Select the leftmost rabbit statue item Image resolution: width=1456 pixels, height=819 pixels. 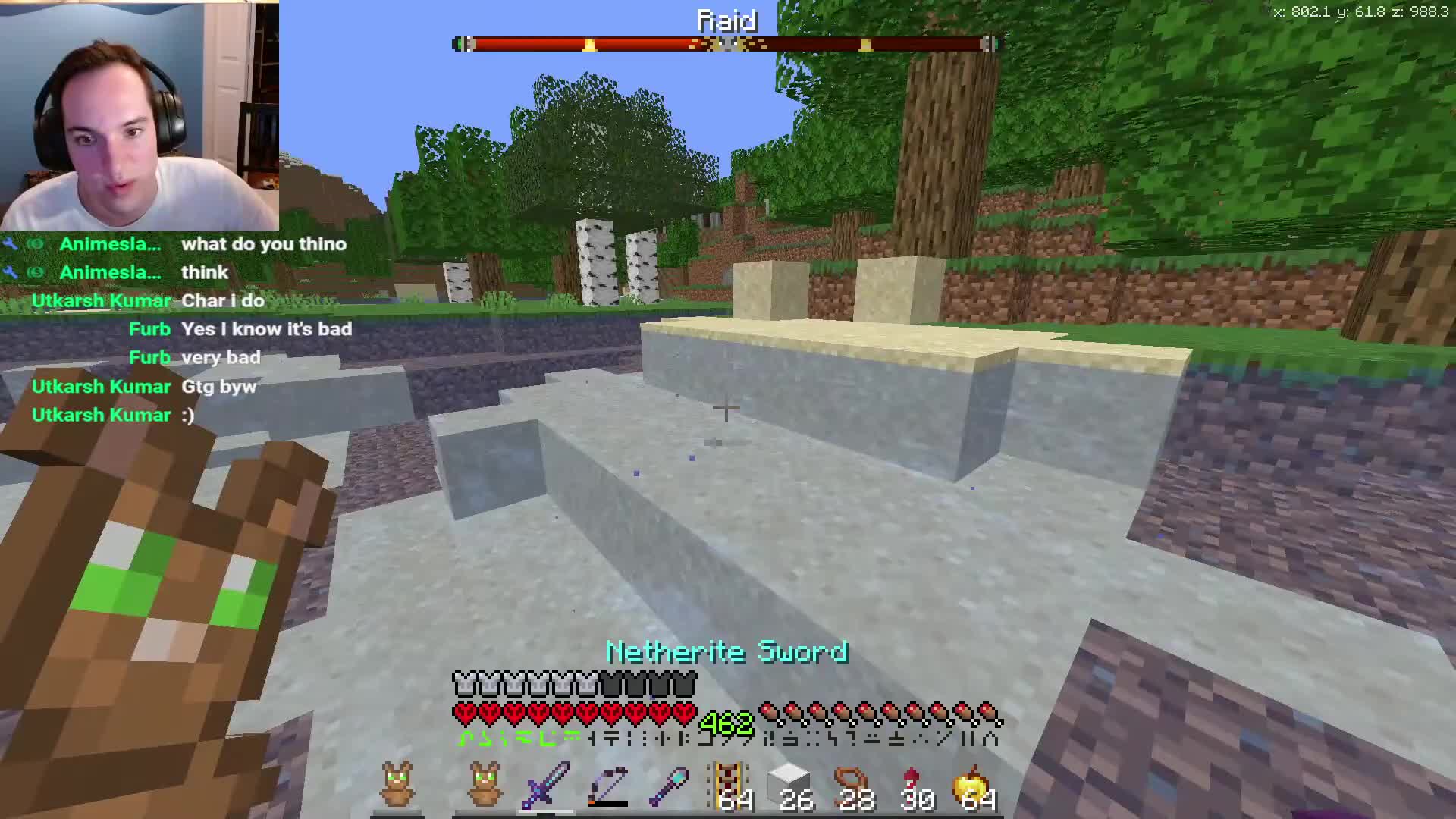[398, 785]
